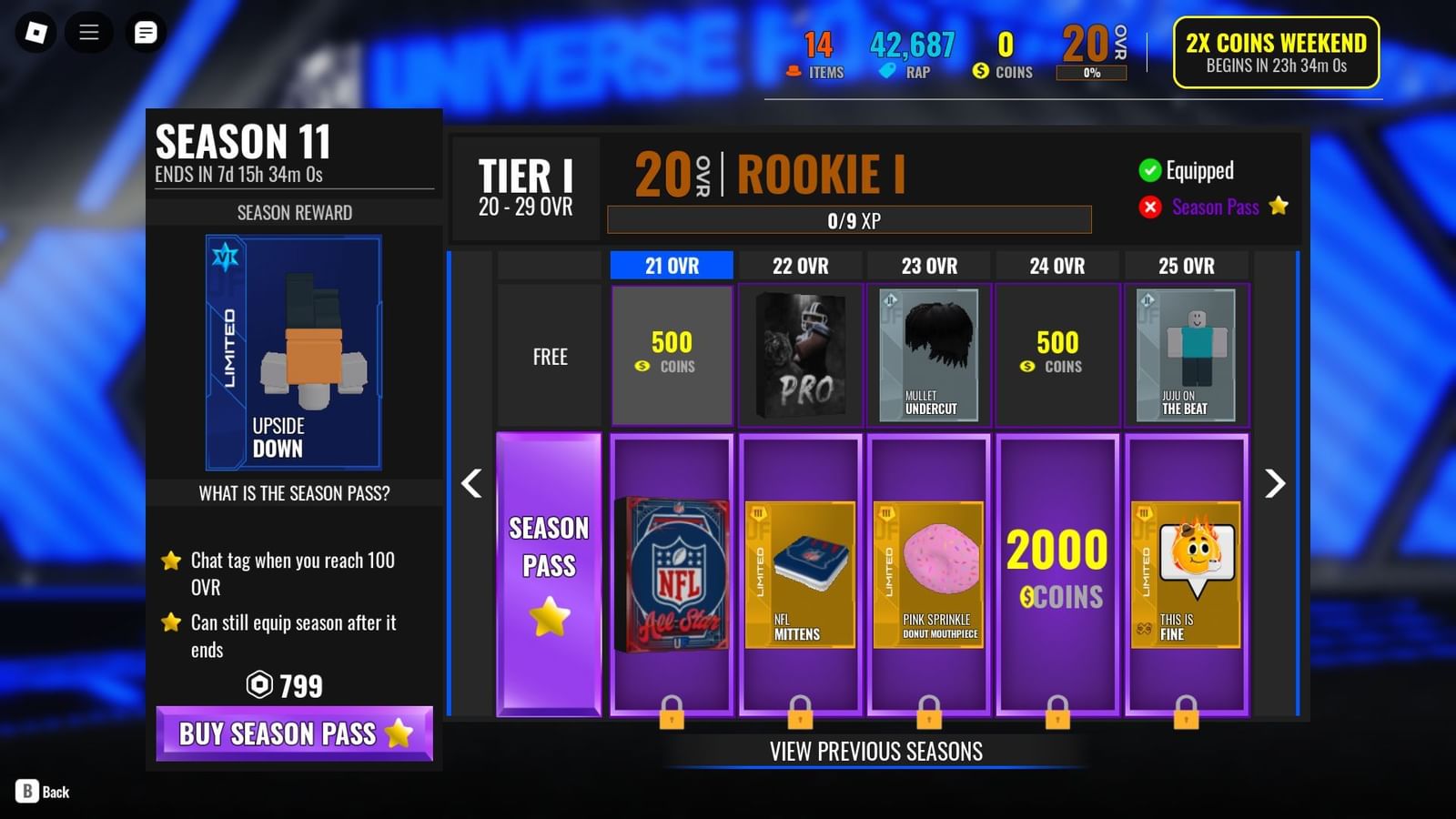
Task: Open the 2X COINS WEEKEND banner
Action: coord(1274,52)
